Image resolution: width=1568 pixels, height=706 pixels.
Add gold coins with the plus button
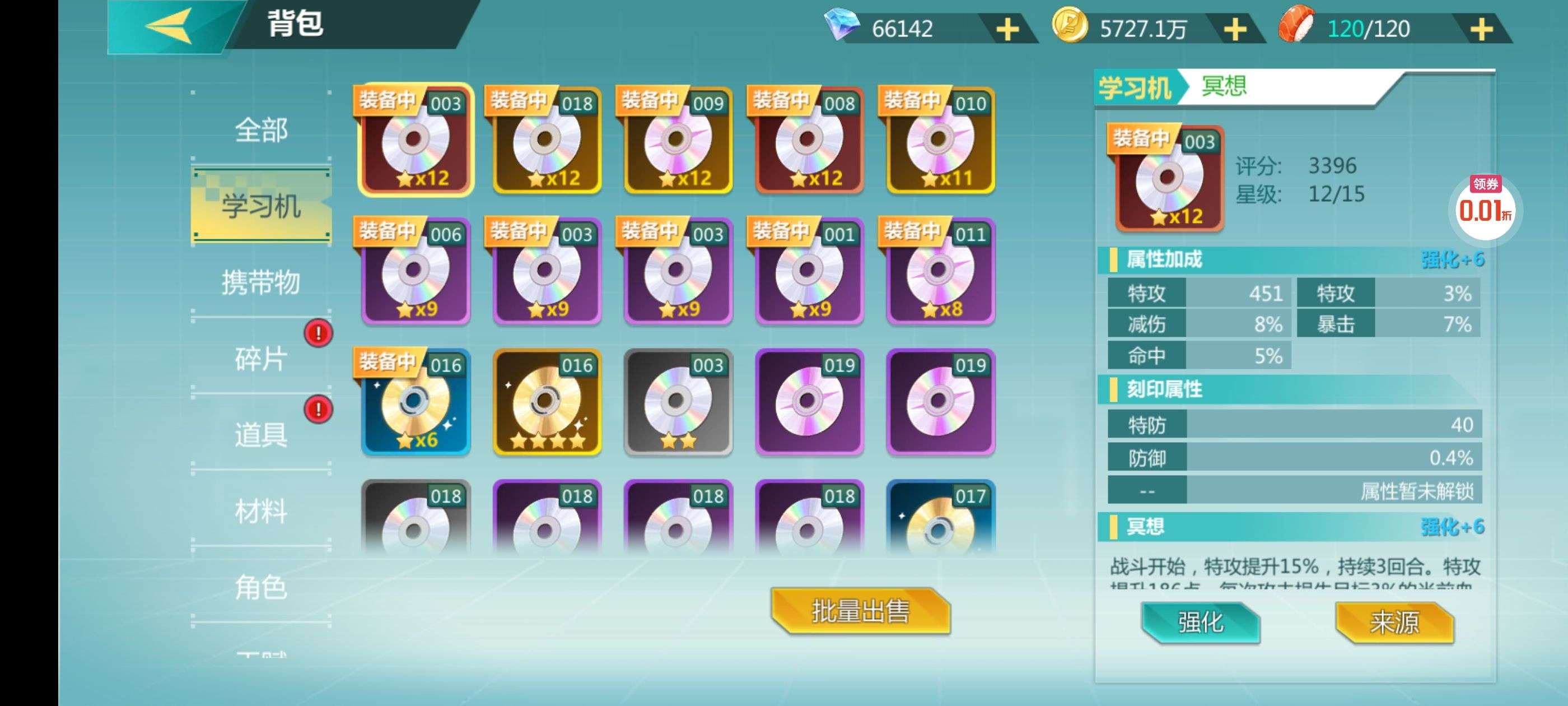tap(1235, 29)
